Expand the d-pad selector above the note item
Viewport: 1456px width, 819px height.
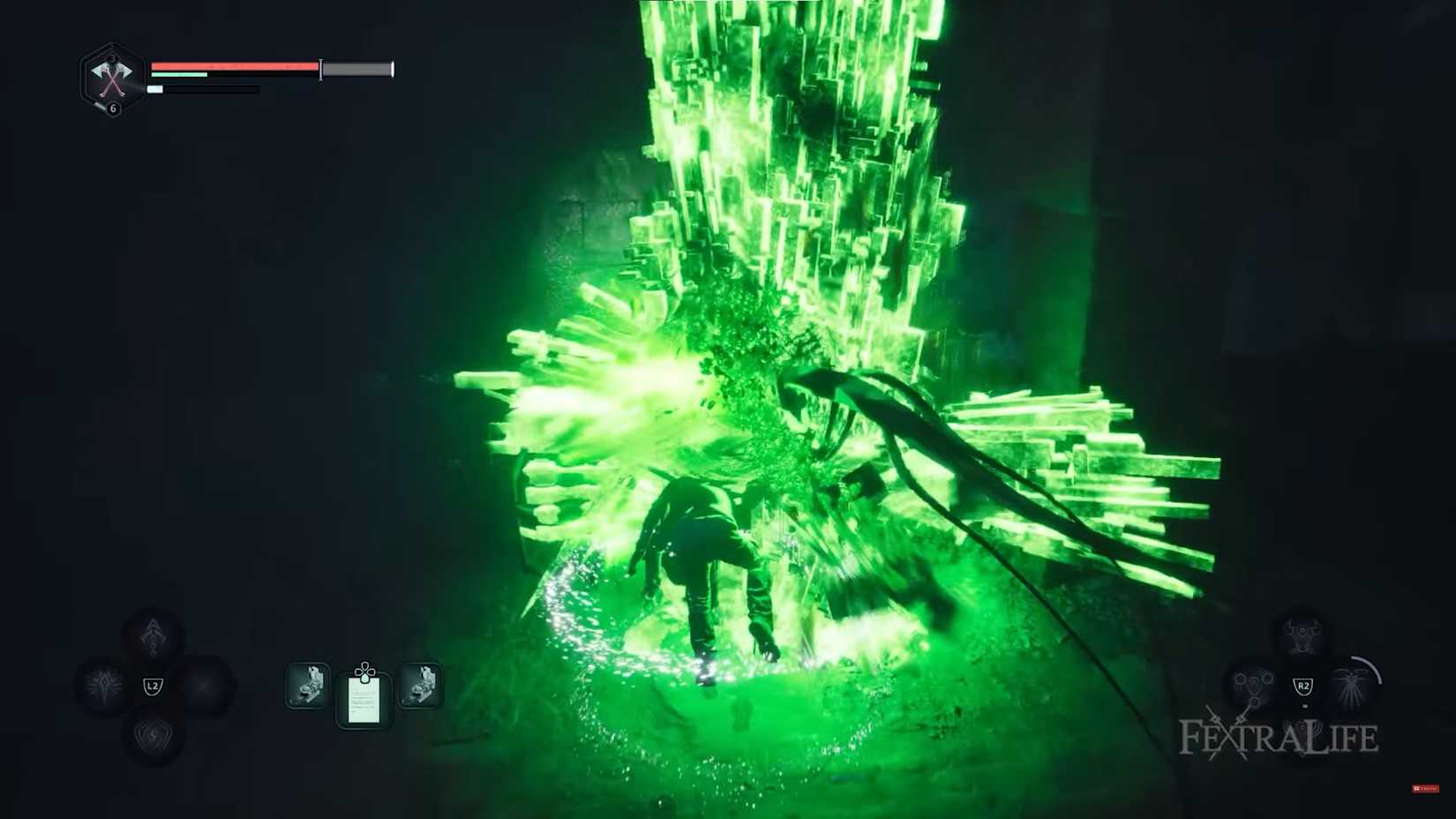pos(364,671)
